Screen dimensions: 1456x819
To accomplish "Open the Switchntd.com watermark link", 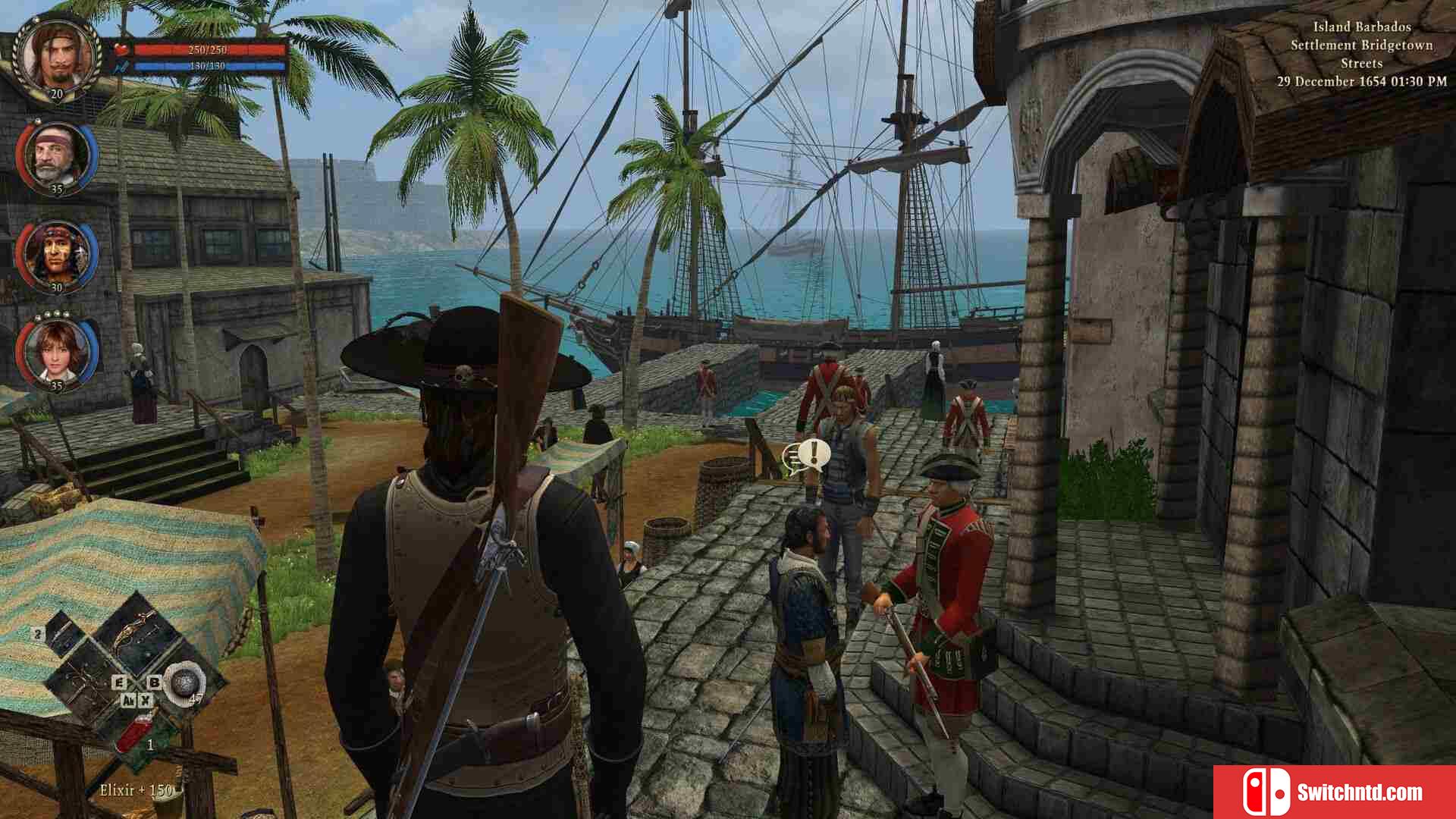I will [1334, 792].
